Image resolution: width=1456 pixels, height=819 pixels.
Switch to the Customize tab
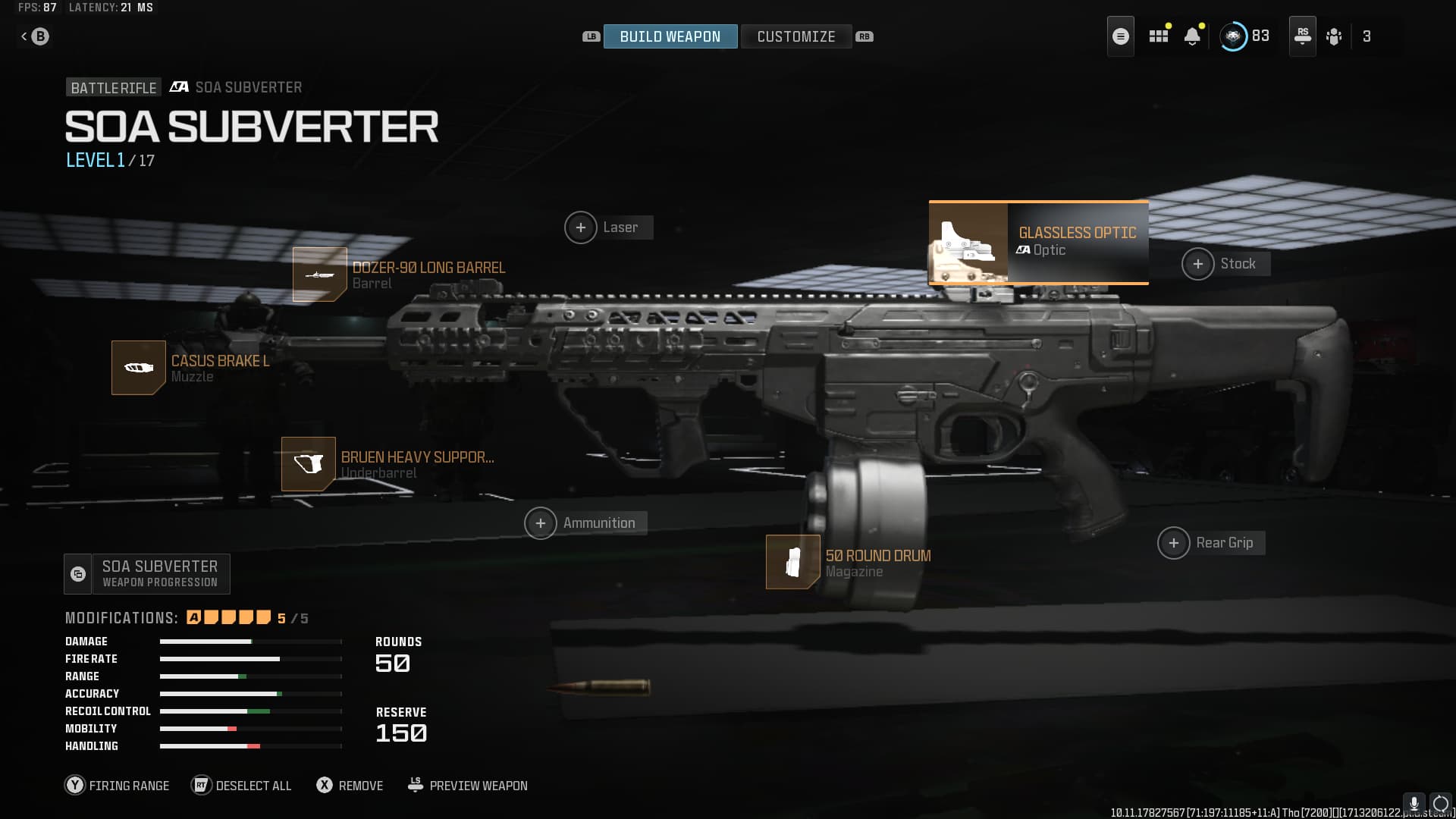tap(796, 36)
